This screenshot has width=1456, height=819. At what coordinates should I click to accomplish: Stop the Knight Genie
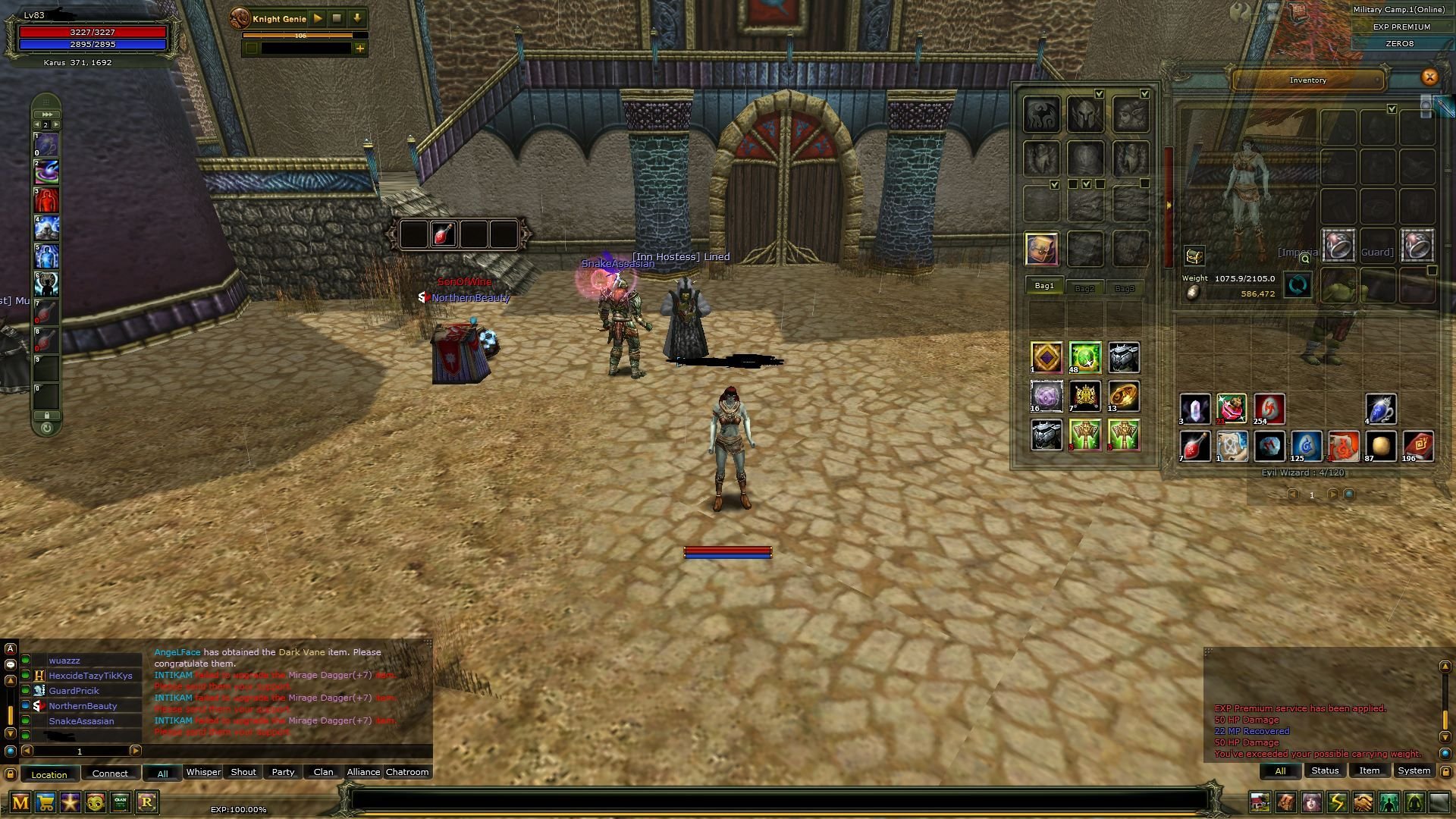coord(337,18)
